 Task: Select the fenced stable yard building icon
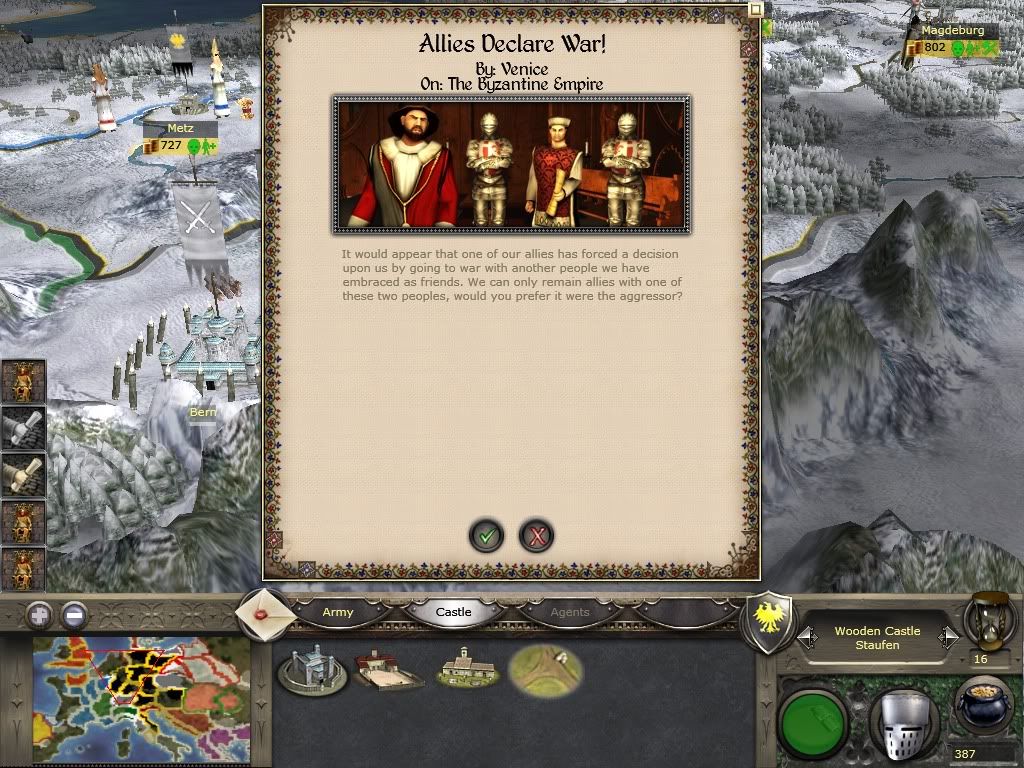(389, 671)
